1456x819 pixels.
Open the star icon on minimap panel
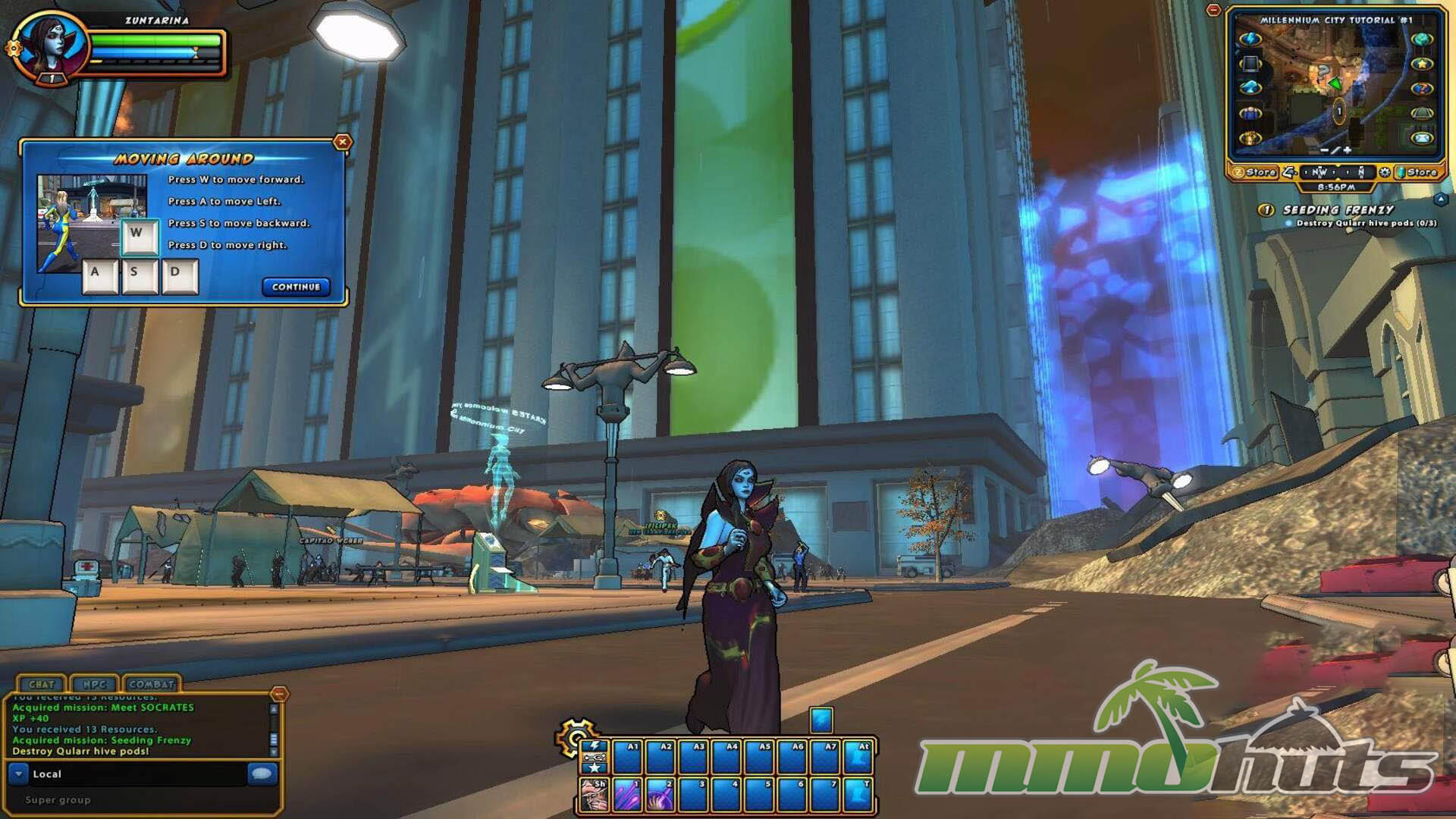pyautogui.click(x=1422, y=64)
